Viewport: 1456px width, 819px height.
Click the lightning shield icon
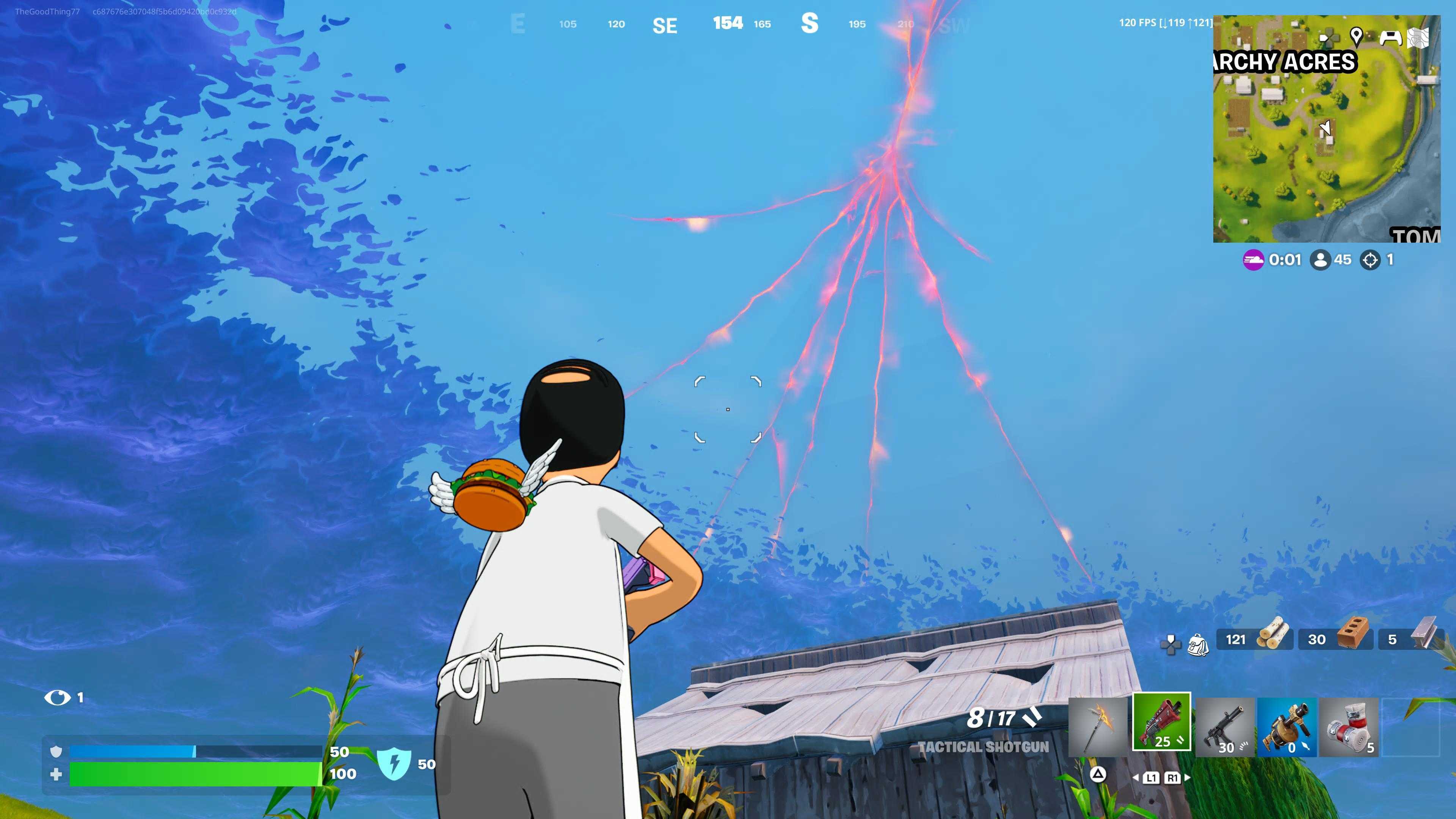(394, 763)
